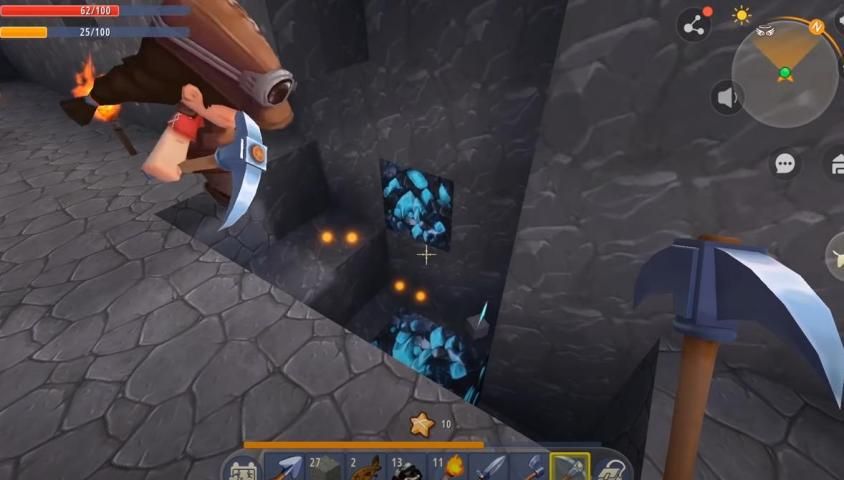Tap the house icon button
Viewport: 844px width, 480px height.
coord(835,163)
